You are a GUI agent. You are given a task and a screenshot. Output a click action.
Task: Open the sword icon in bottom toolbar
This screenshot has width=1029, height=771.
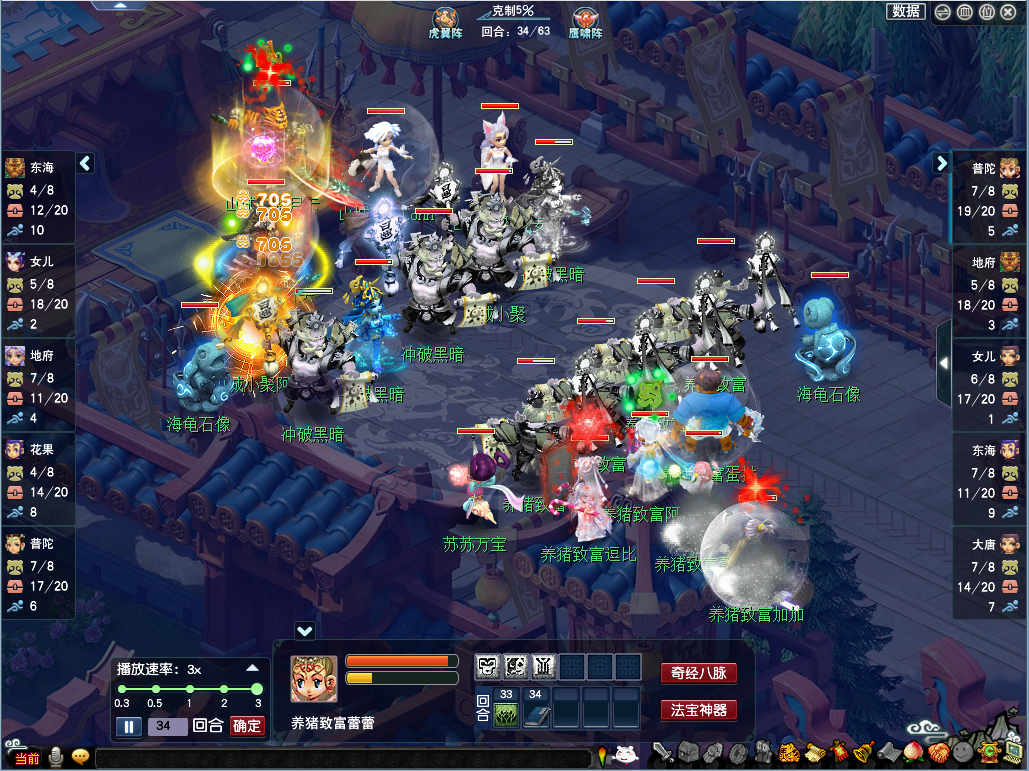point(662,753)
